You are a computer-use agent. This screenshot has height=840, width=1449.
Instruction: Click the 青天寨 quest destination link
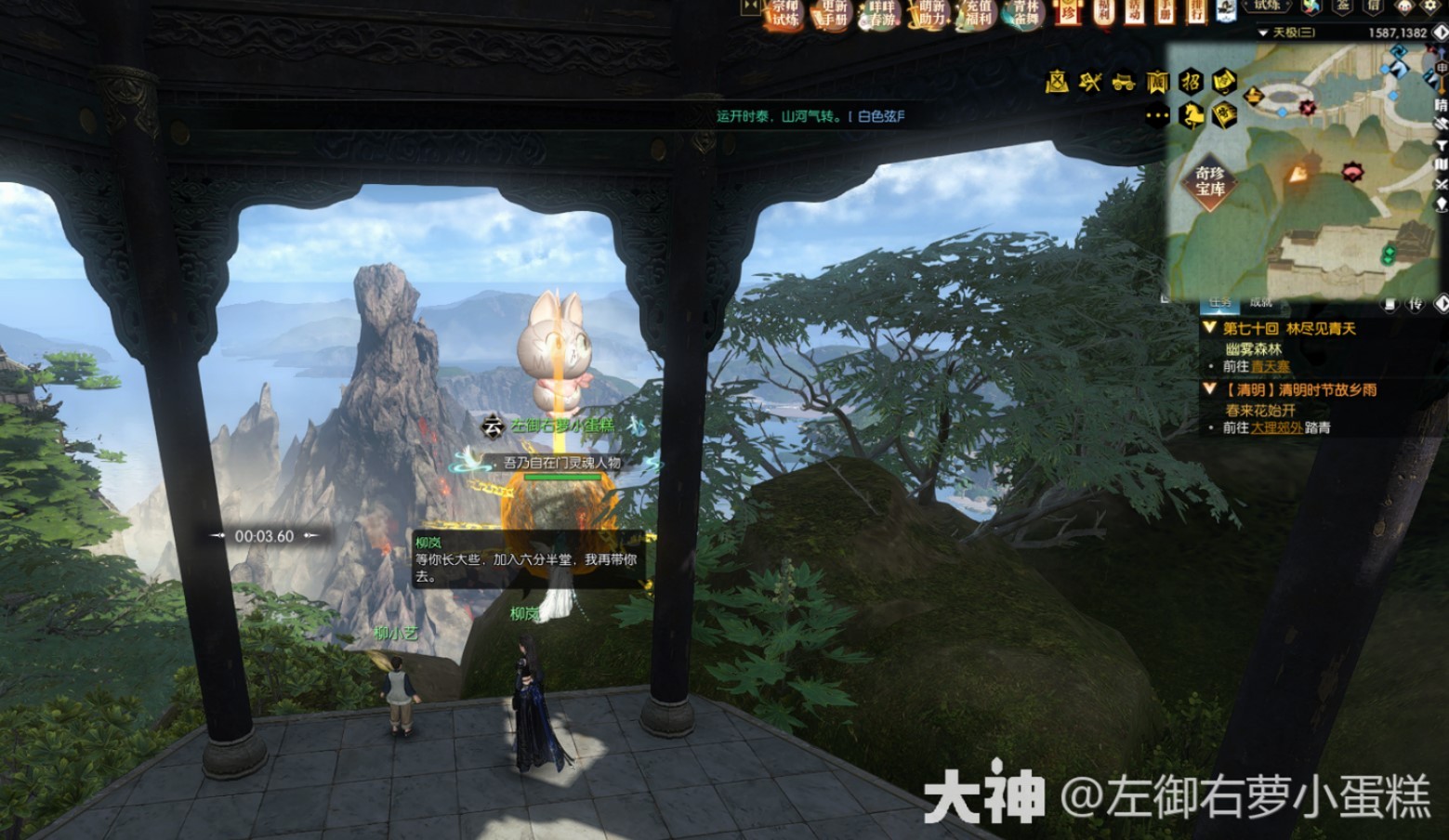1270,367
